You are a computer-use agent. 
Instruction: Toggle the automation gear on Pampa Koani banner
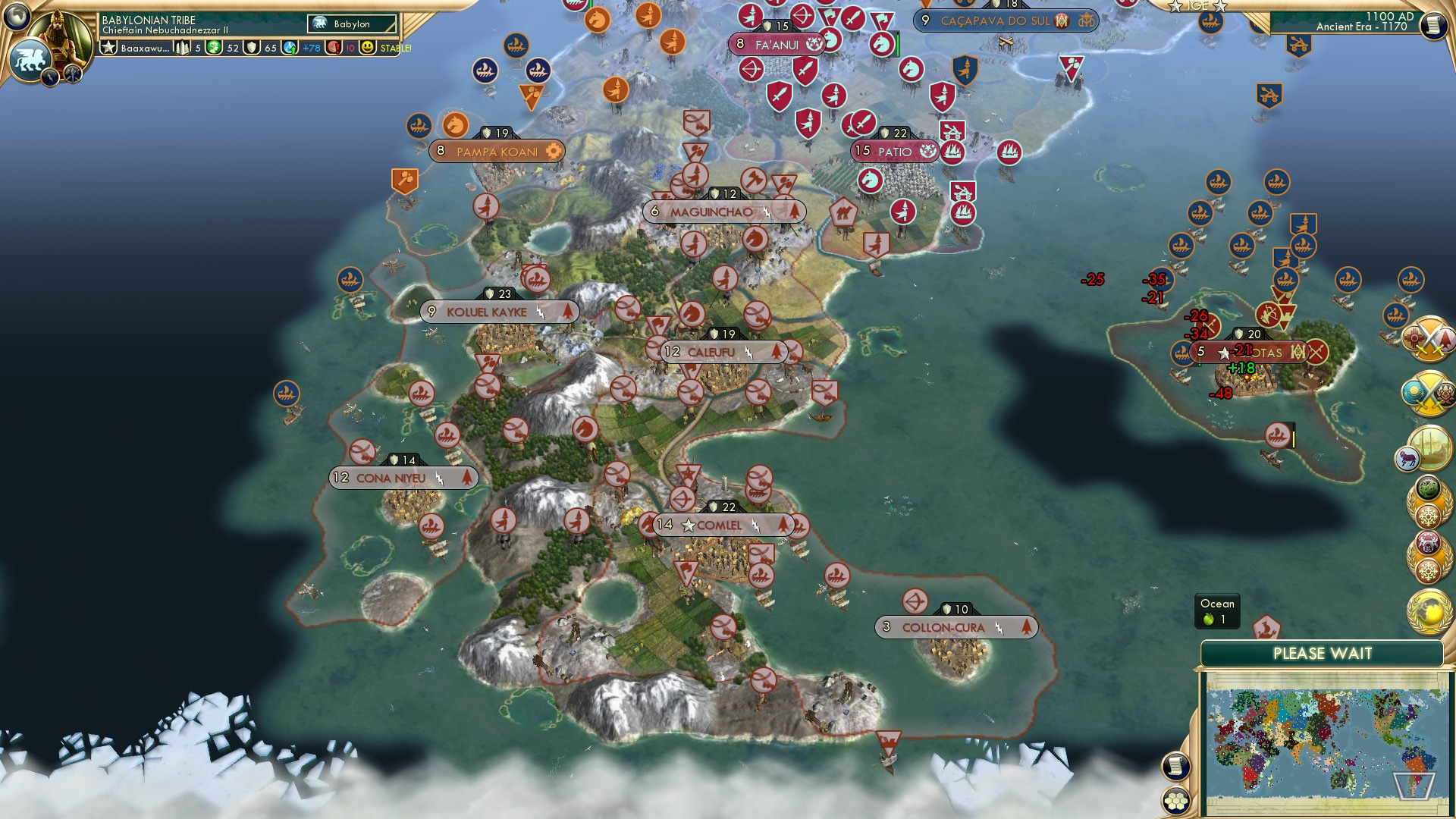point(555,151)
